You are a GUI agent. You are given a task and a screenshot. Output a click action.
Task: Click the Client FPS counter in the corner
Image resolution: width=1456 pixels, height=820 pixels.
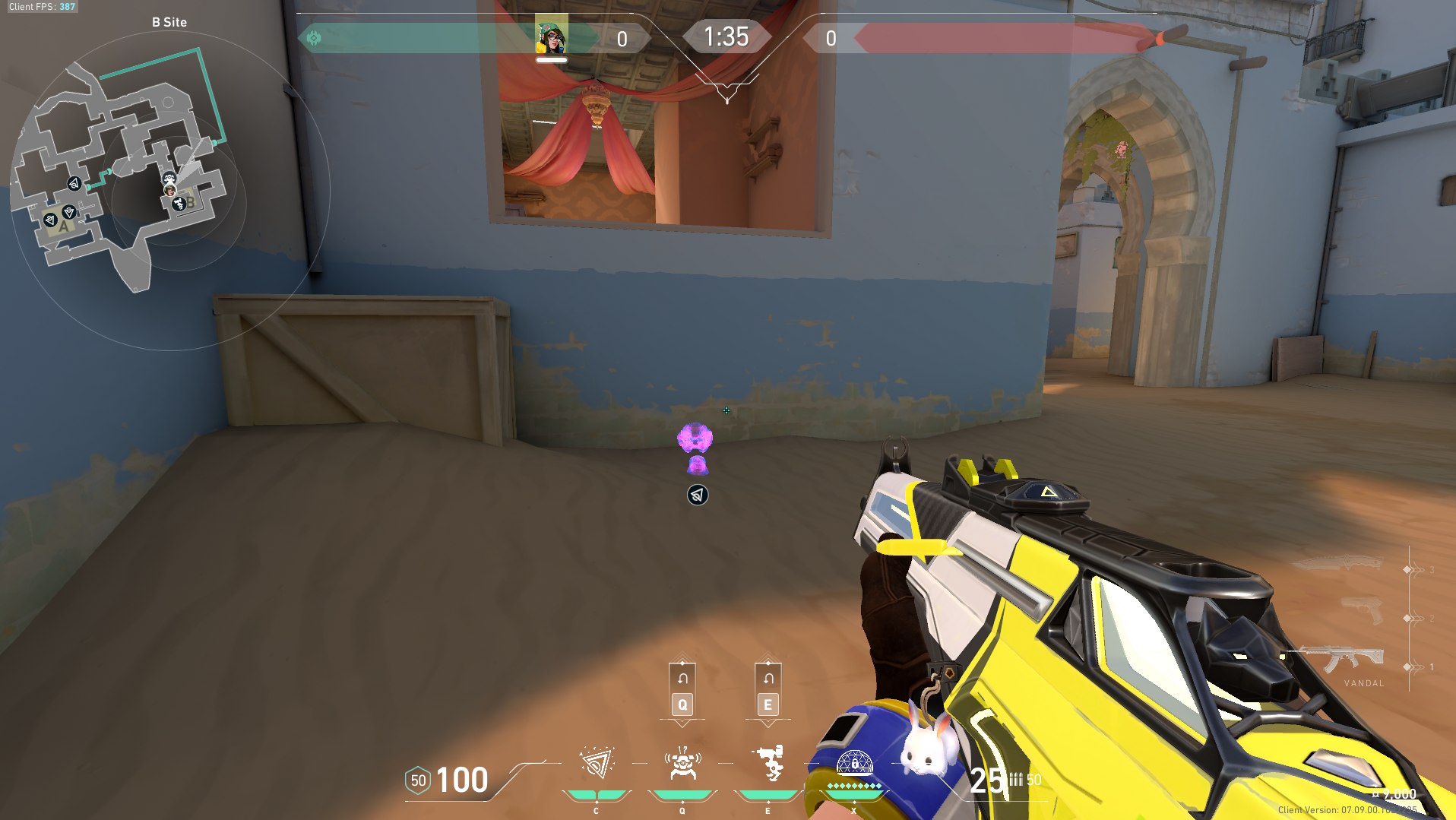[41, 6]
